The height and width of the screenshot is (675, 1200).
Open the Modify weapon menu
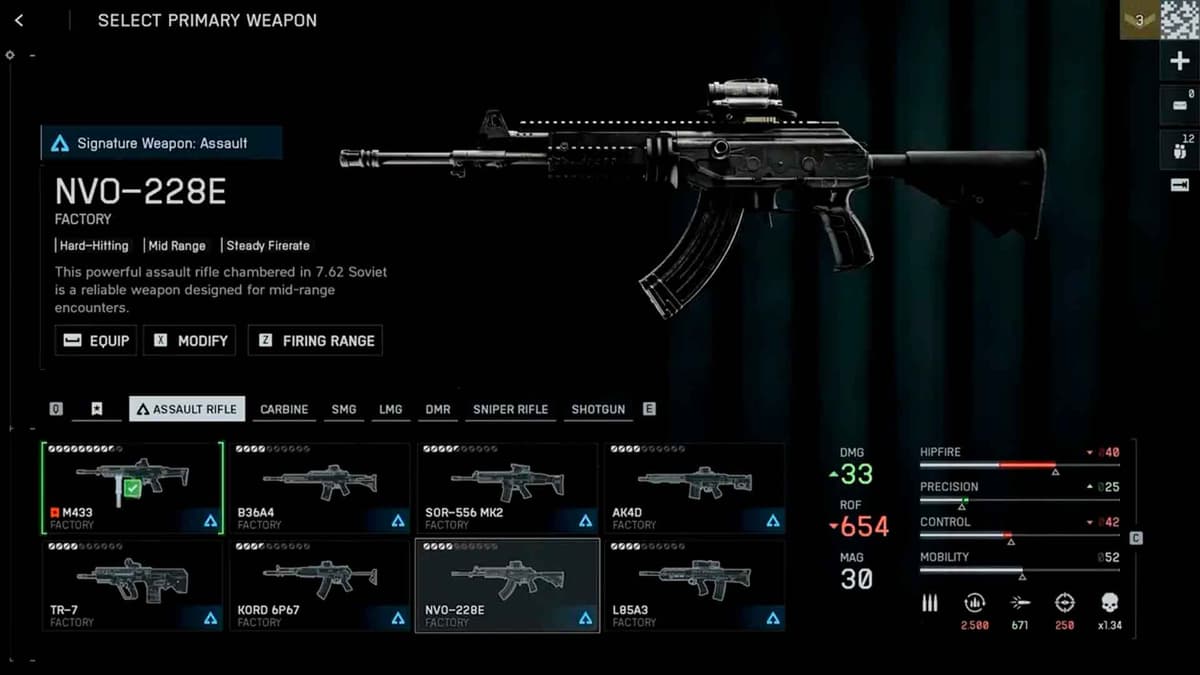point(190,340)
